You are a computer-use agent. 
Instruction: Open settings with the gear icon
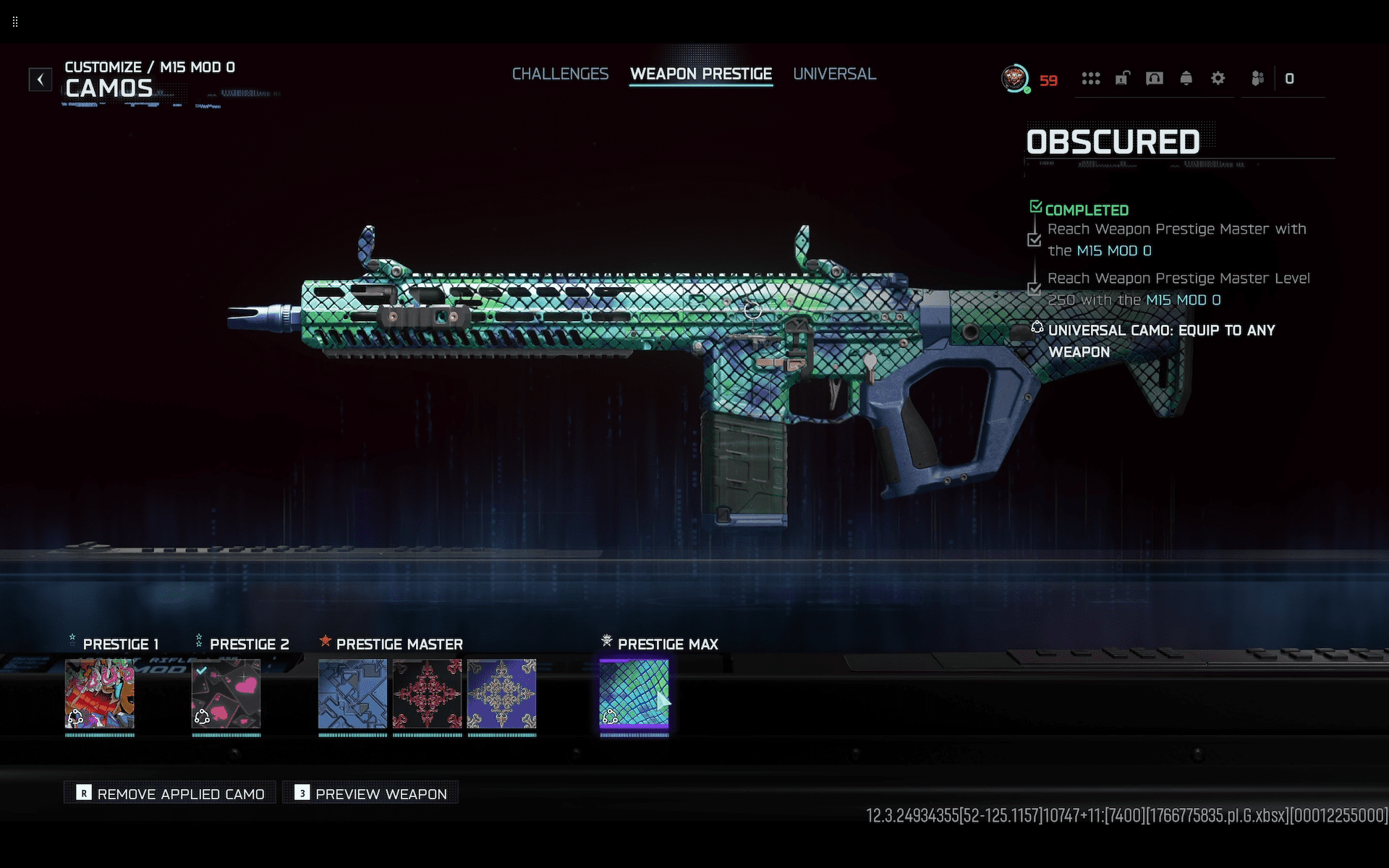[1218, 78]
